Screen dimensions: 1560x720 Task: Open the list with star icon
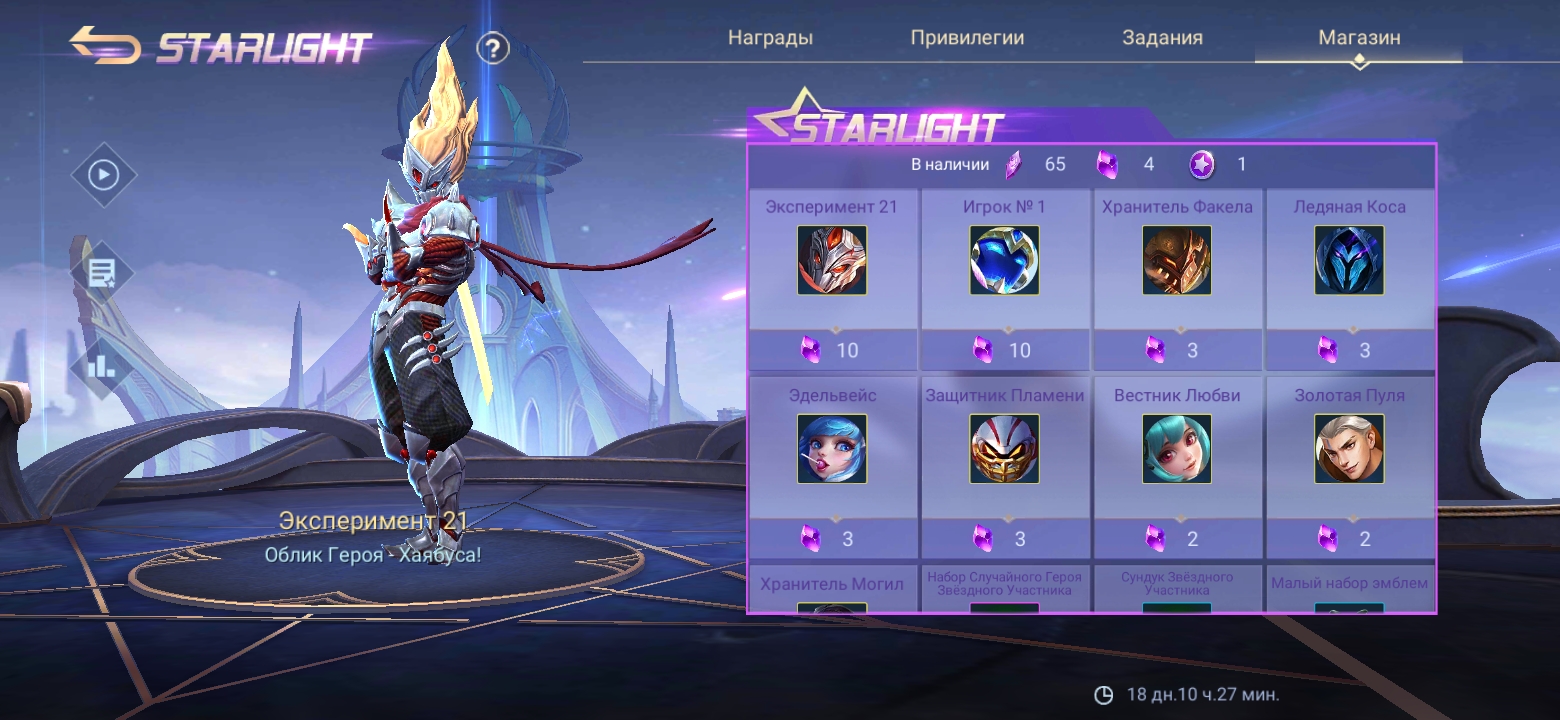(103, 272)
